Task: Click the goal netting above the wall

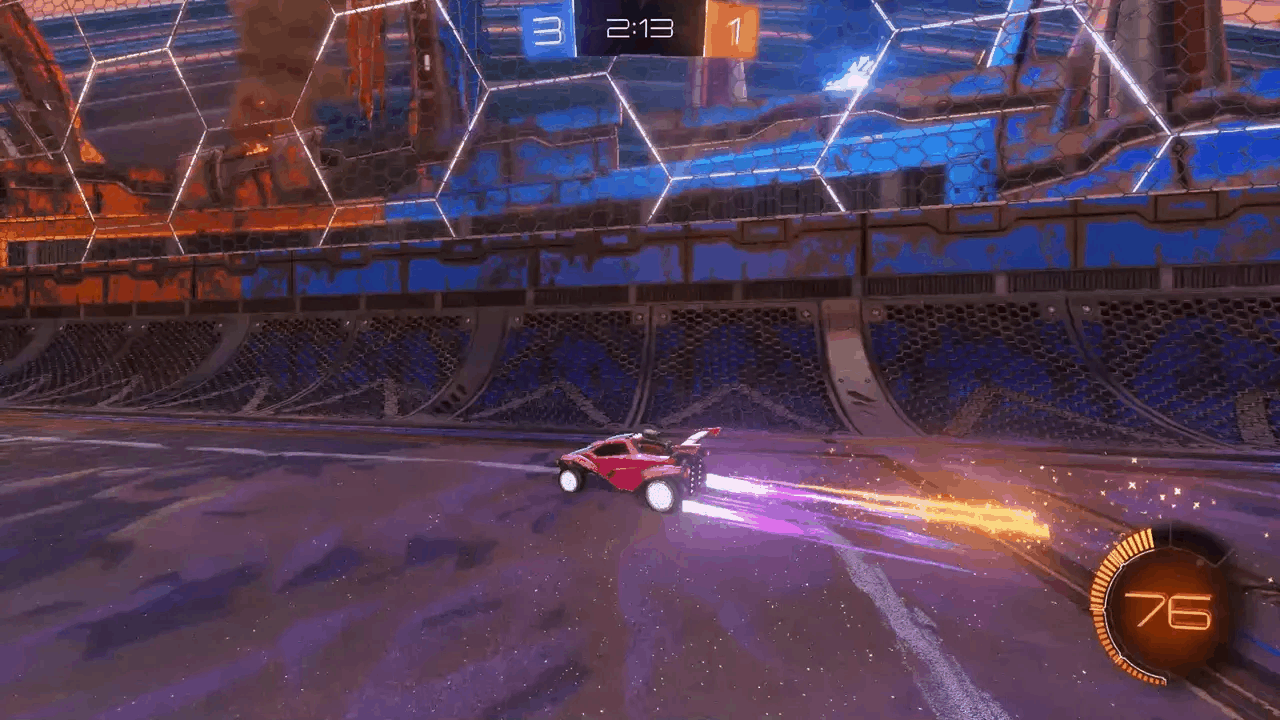Action: (x=400, y=130)
